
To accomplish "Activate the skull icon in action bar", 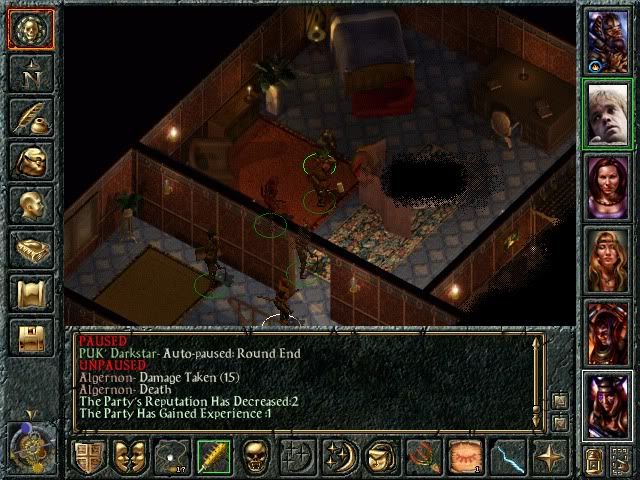I will pos(255,457).
